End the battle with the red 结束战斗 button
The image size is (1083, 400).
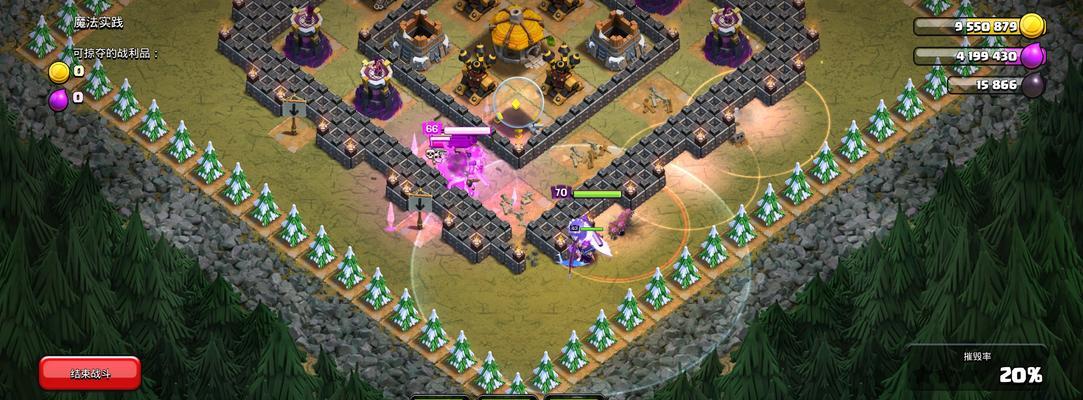click(x=90, y=373)
